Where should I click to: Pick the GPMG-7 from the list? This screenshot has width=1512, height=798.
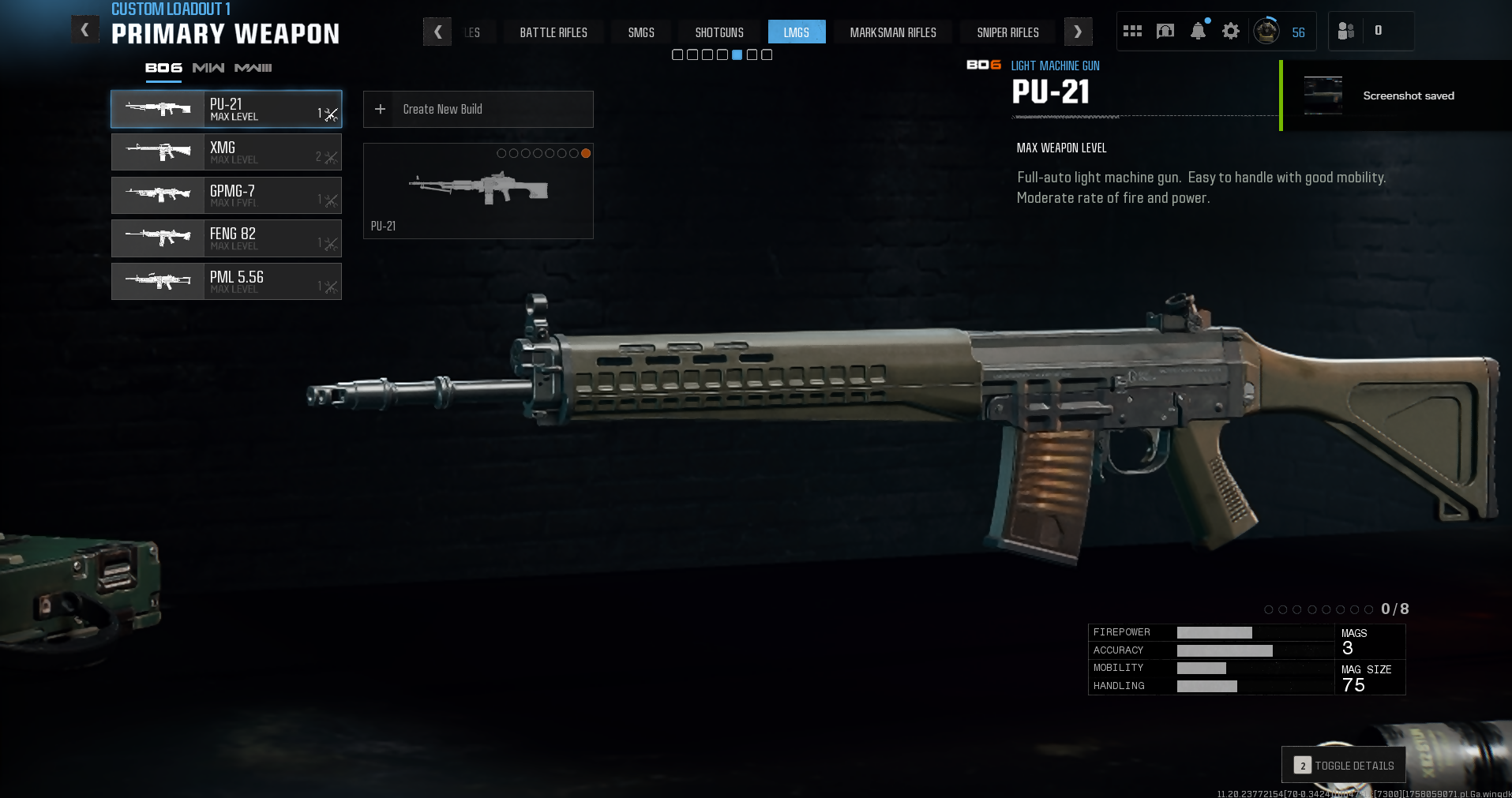226,196
